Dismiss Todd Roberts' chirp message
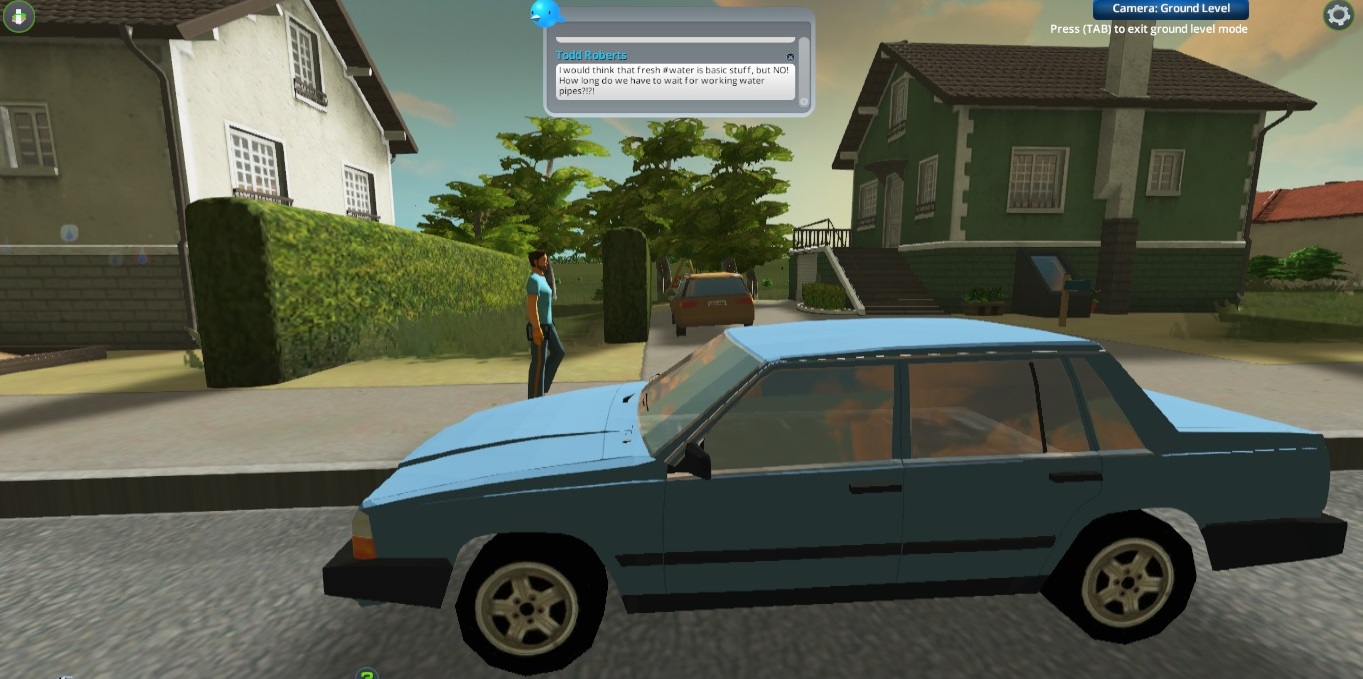 click(790, 57)
